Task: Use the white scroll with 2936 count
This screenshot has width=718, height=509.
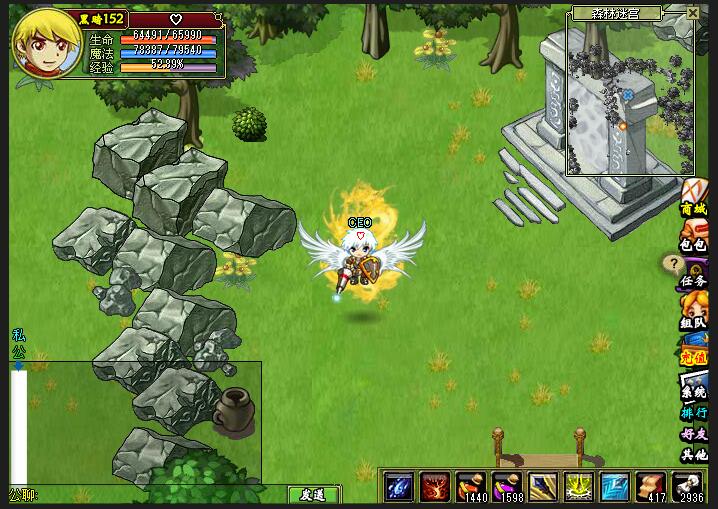Action: point(687,487)
